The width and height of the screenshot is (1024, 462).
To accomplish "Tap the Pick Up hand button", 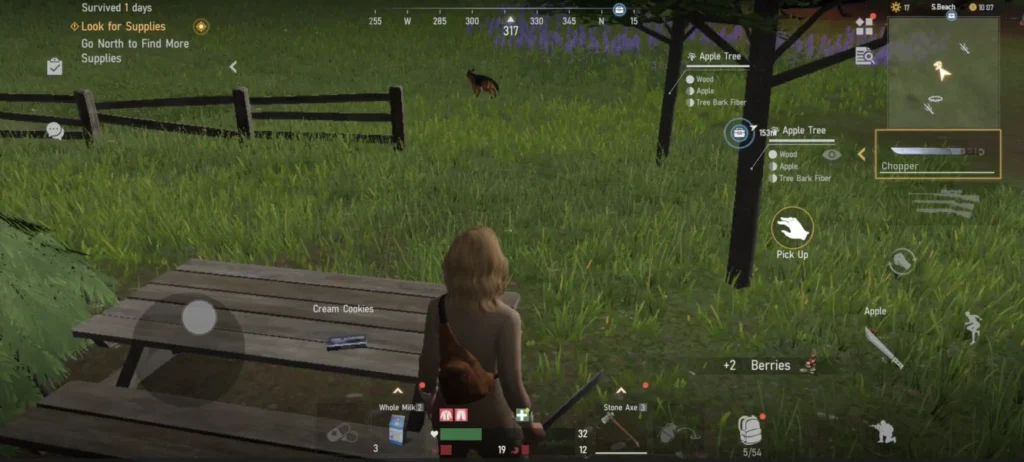I will tap(792, 228).
